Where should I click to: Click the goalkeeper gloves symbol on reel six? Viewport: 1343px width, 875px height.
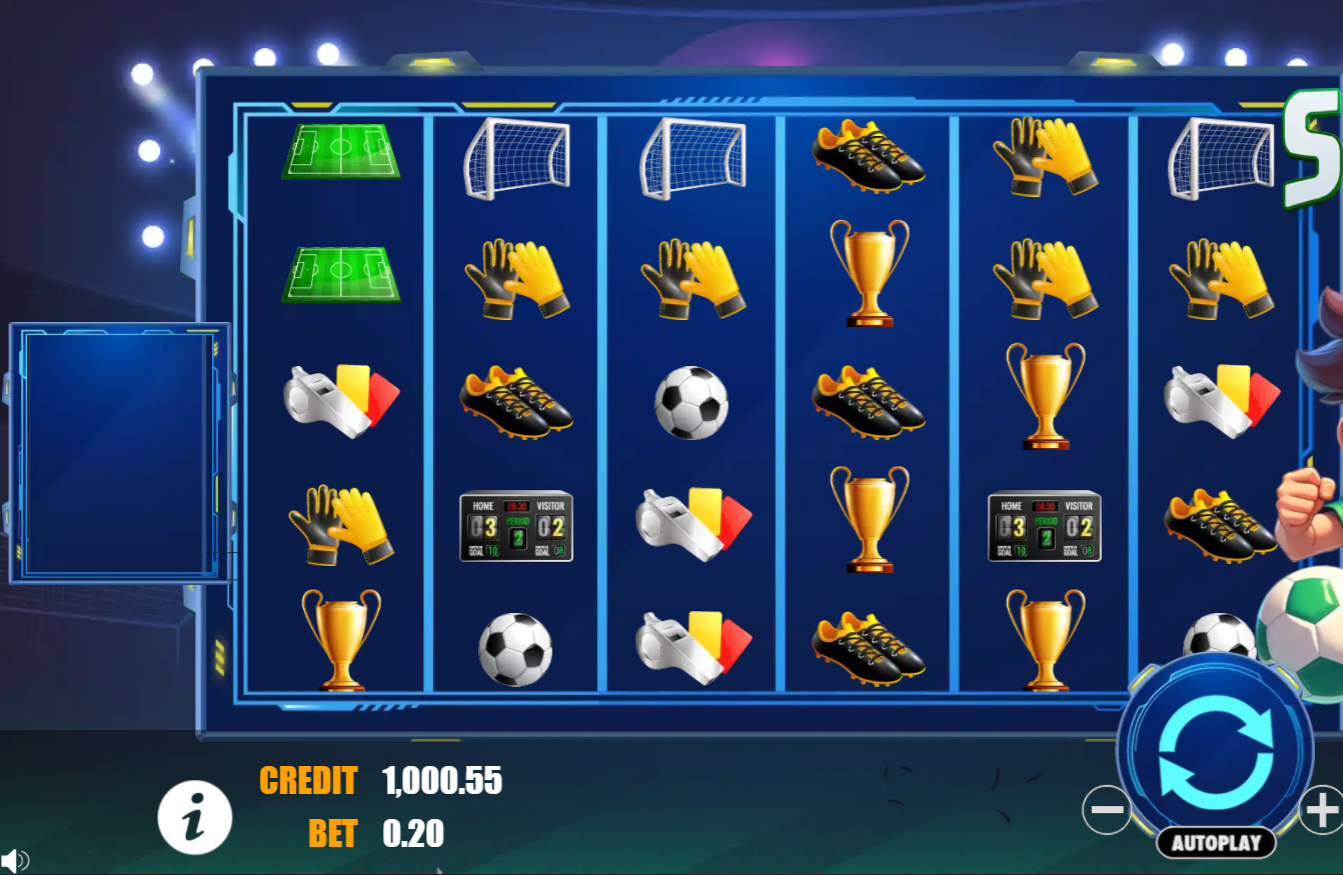(1221, 277)
